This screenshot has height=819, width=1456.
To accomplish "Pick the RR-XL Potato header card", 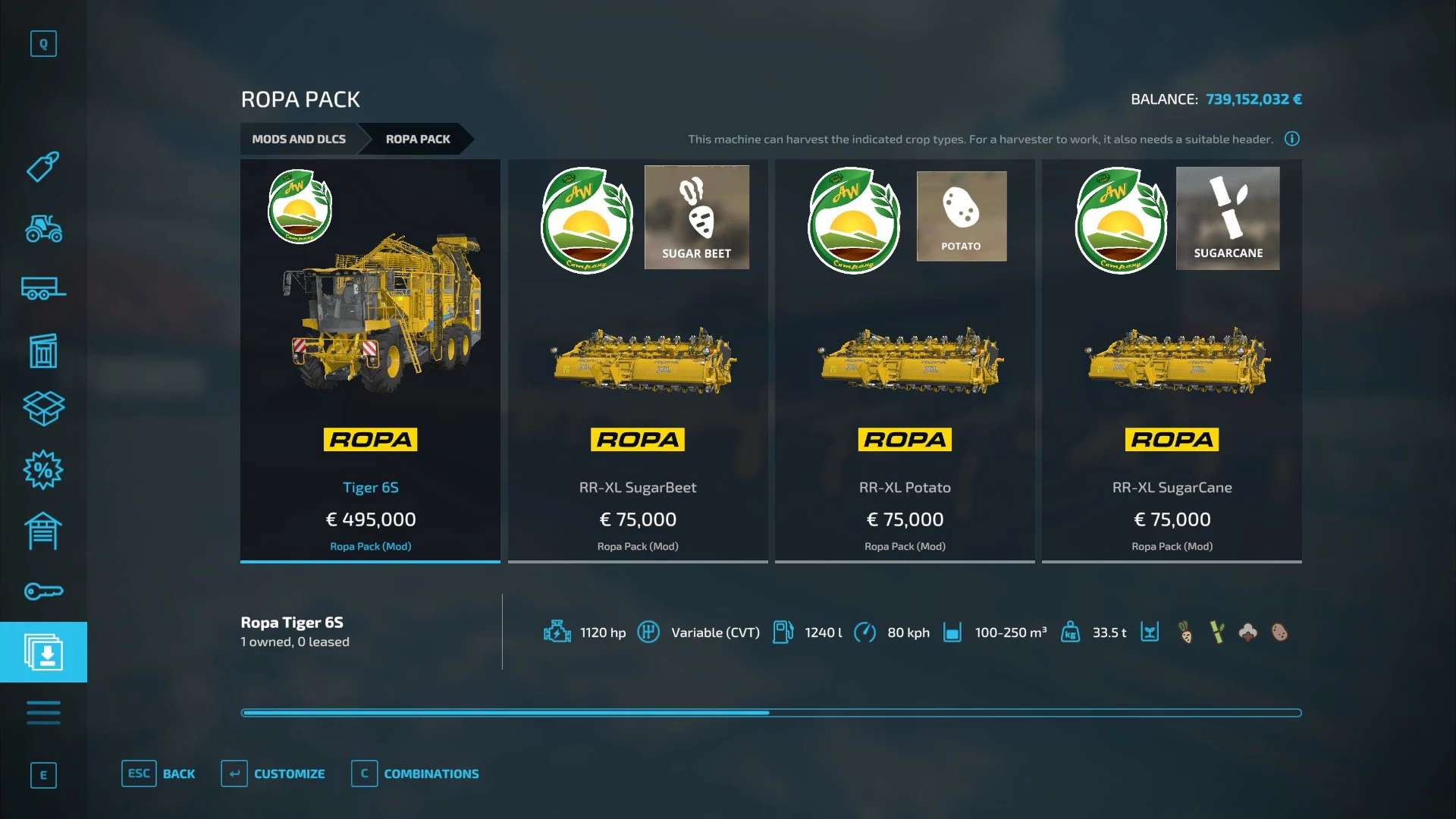I will coord(905,360).
